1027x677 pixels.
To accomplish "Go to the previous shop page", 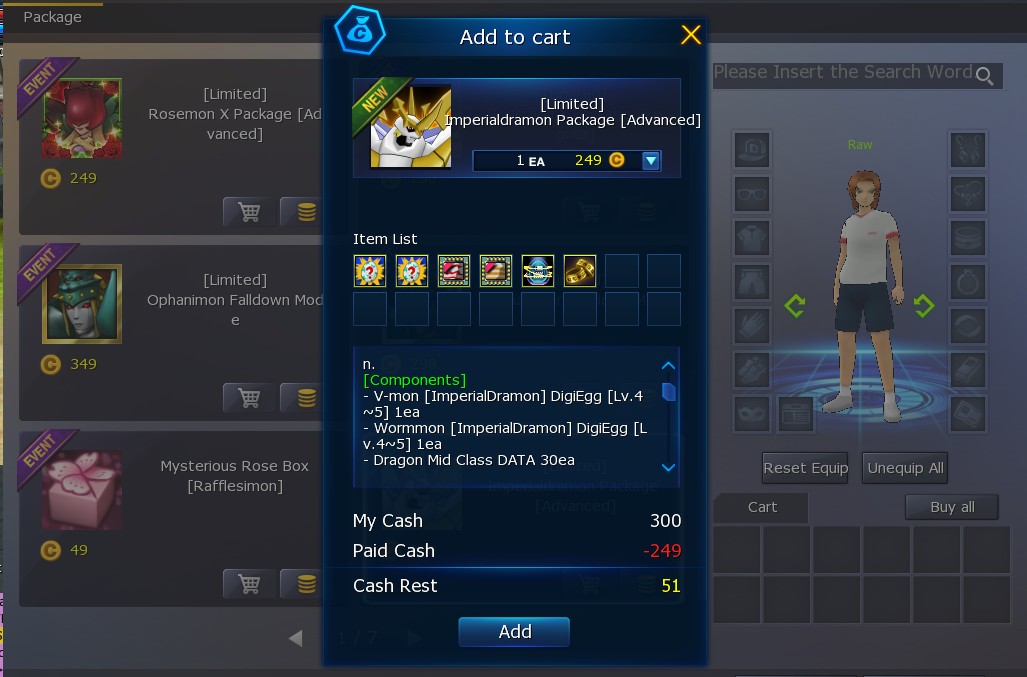I will pos(295,638).
